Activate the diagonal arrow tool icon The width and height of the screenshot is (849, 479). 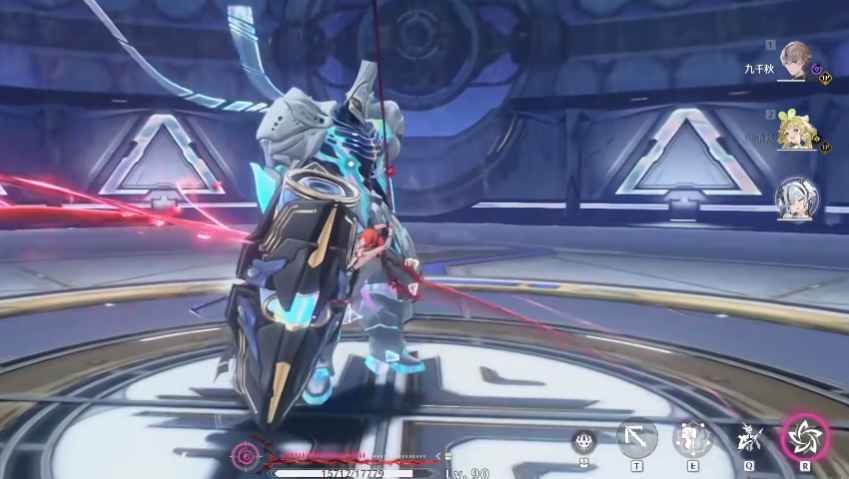[637, 437]
